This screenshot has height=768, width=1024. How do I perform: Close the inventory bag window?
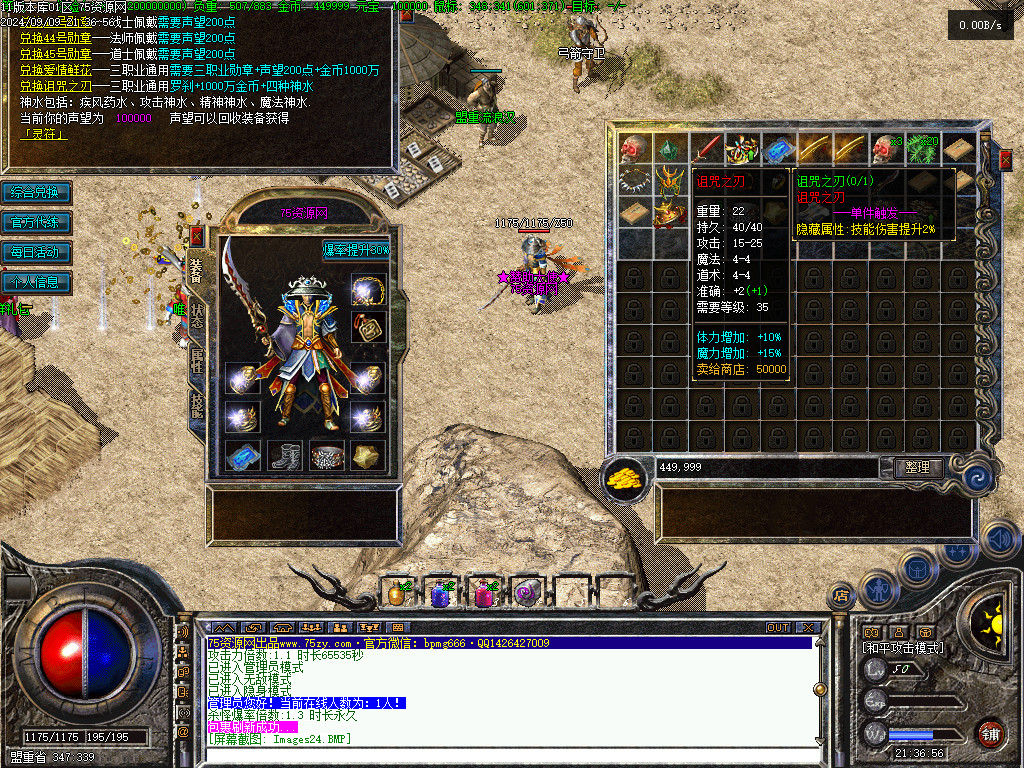click(1005, 158)
